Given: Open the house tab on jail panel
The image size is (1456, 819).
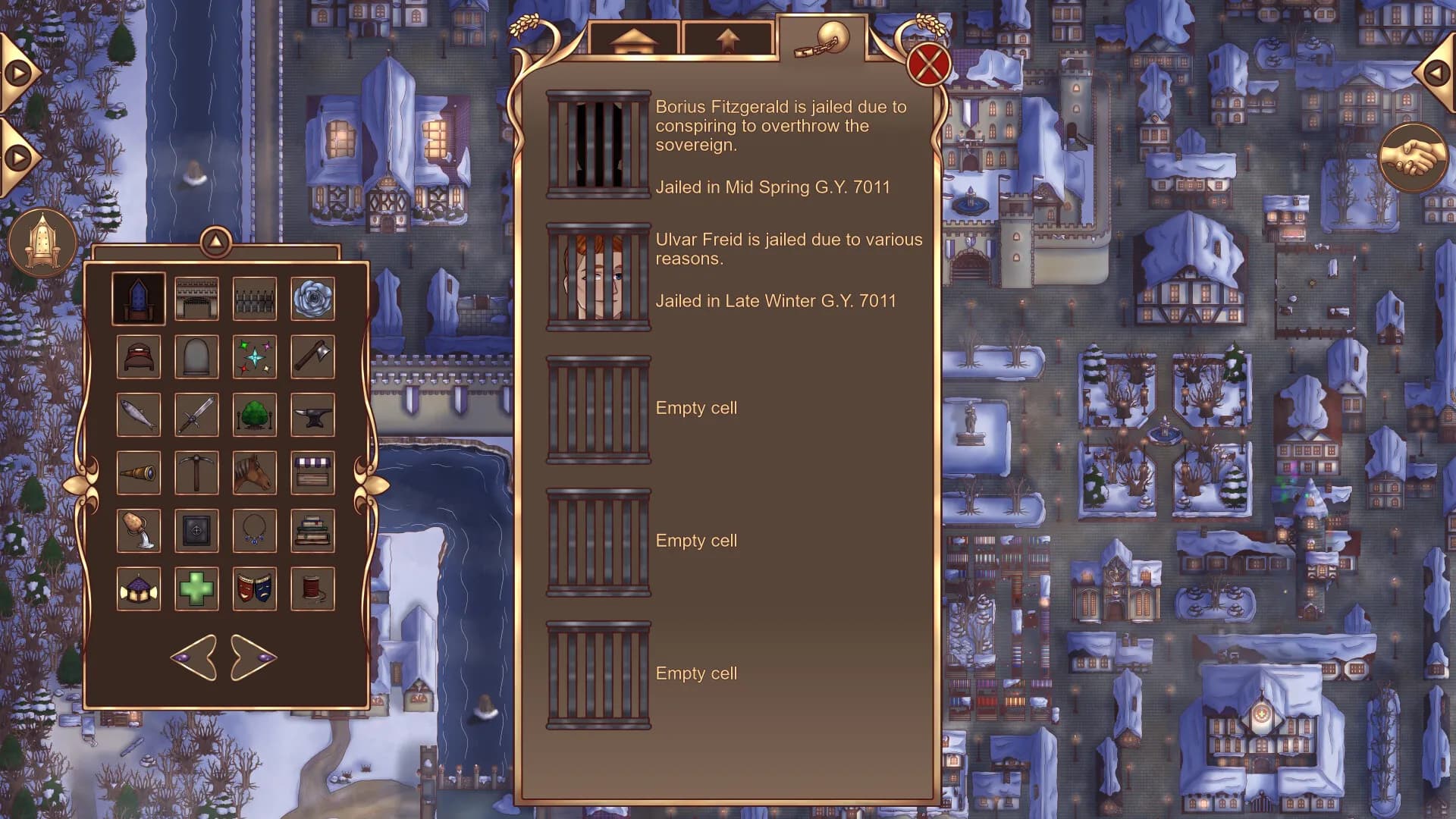Looking at the screenshot, I should [635, 37].
